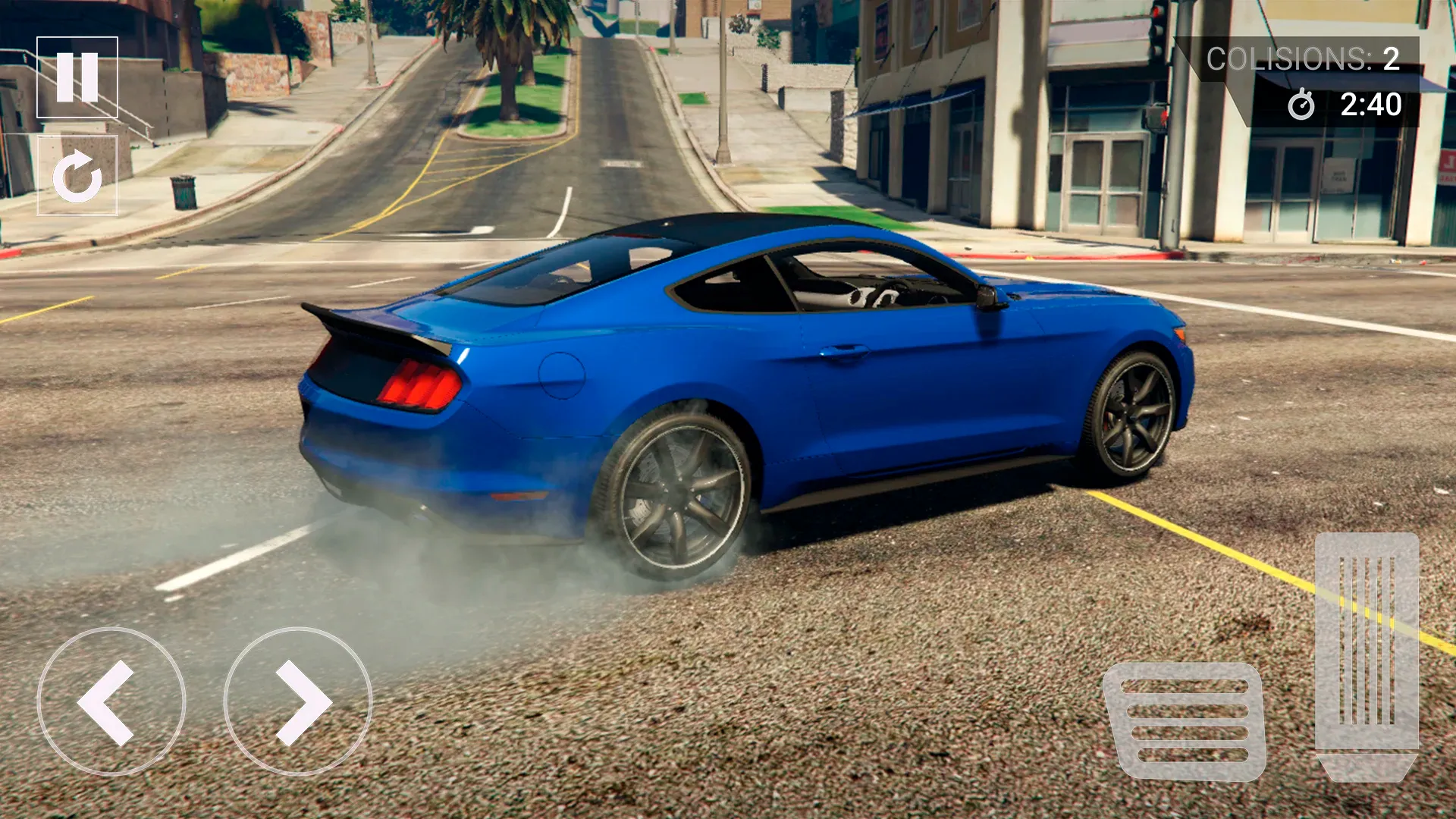
Task: Tap the dark HUD bar showing game stats
Action: (1319, 80)
